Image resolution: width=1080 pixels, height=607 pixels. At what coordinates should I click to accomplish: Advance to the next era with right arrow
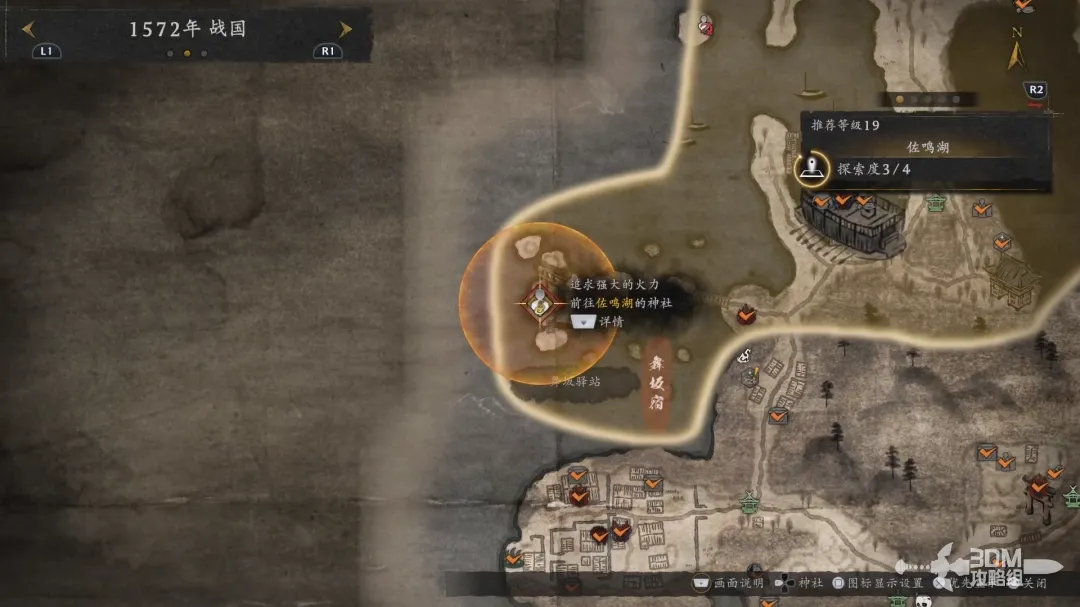click(x=345, y=29)
